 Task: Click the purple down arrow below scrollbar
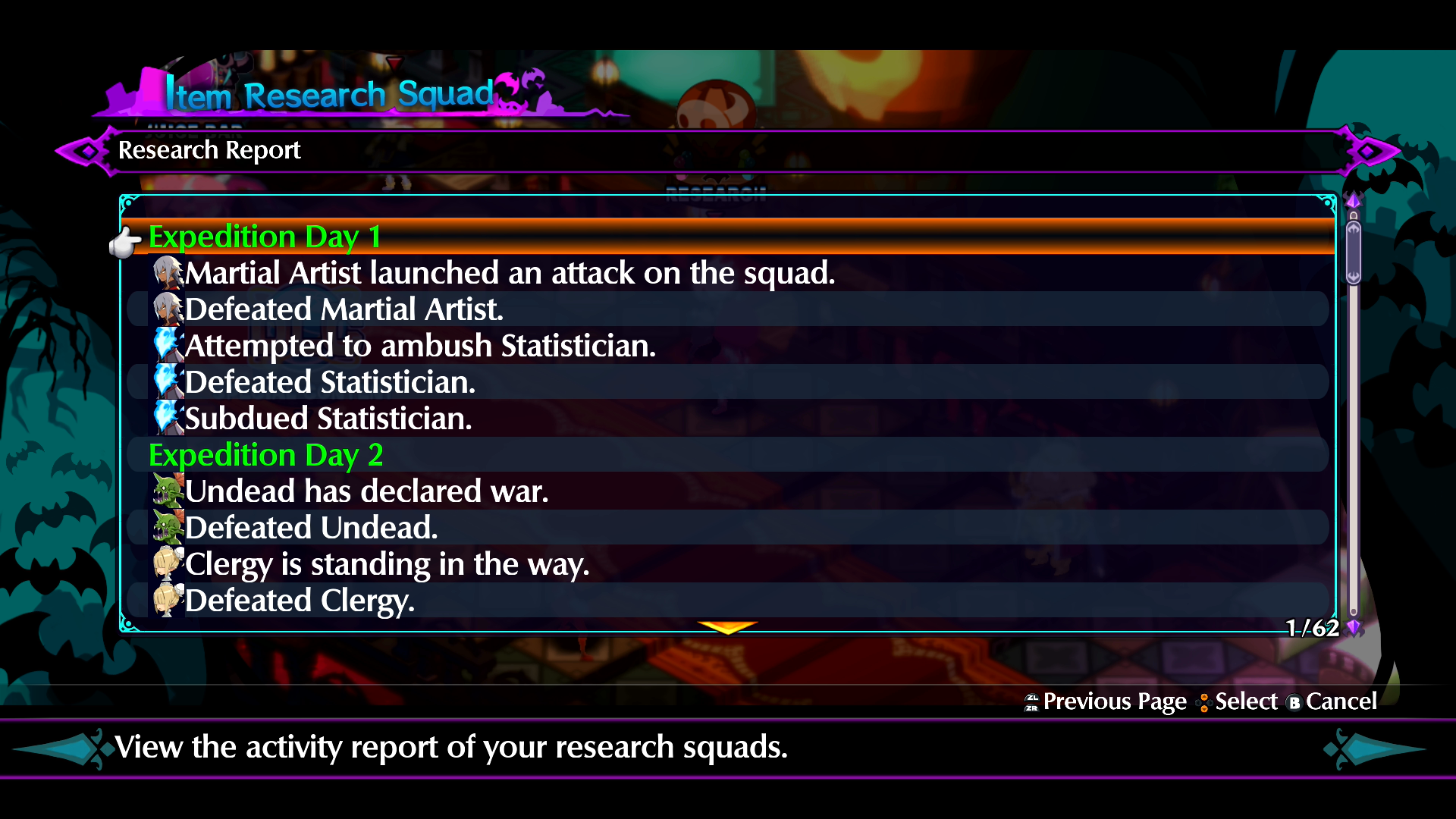(1354, 627)
